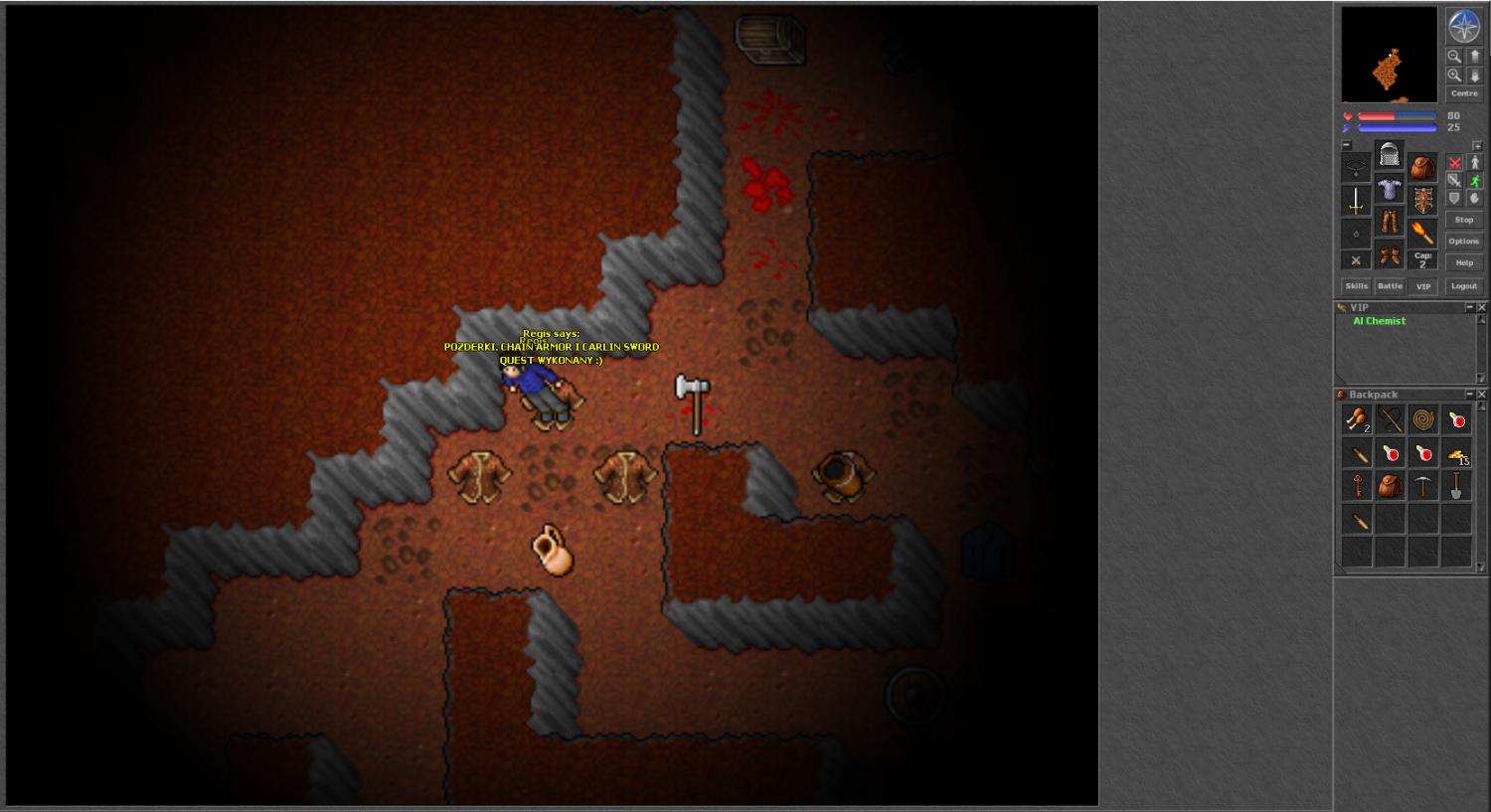Open the Skills window
This screenshot has height=812, width=1491.
click(1357, 286)
